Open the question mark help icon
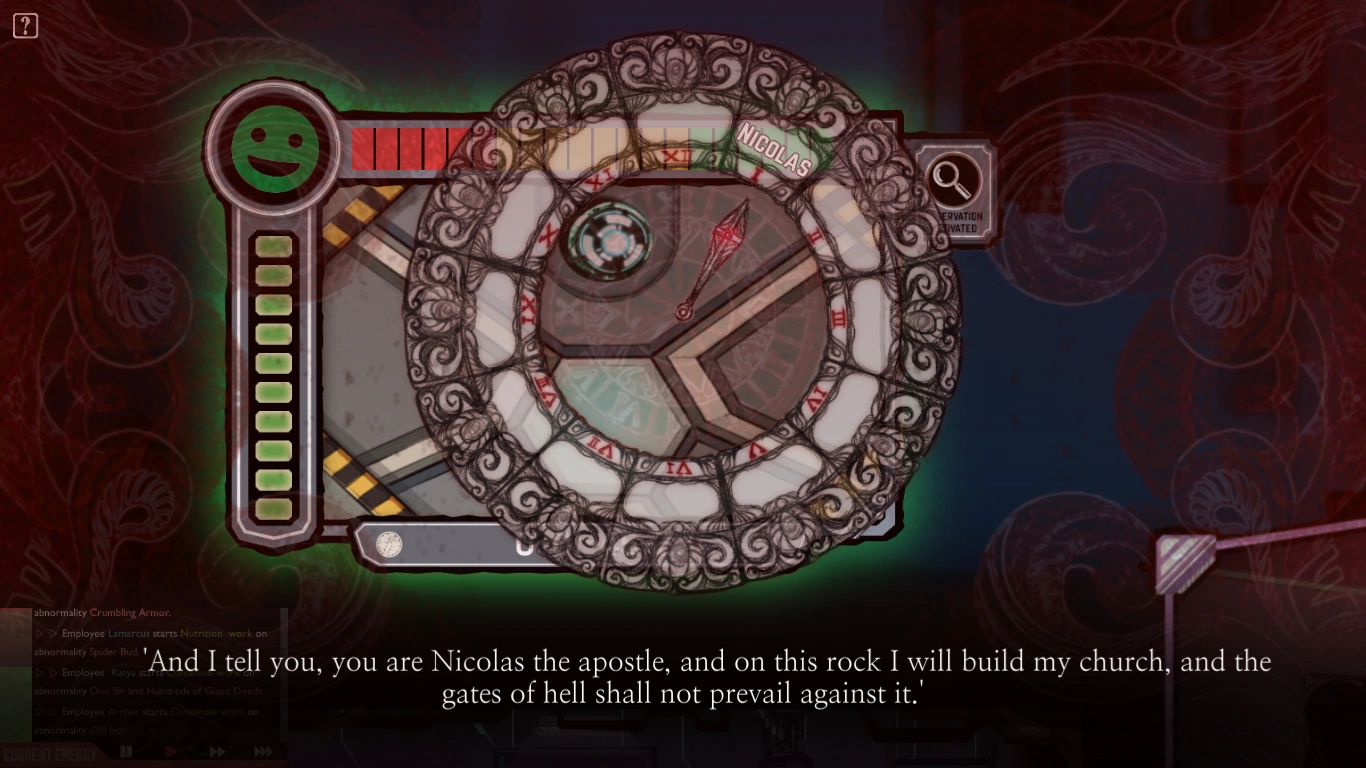The height and width of the screenshot is (768, 1366). (25, 25)
